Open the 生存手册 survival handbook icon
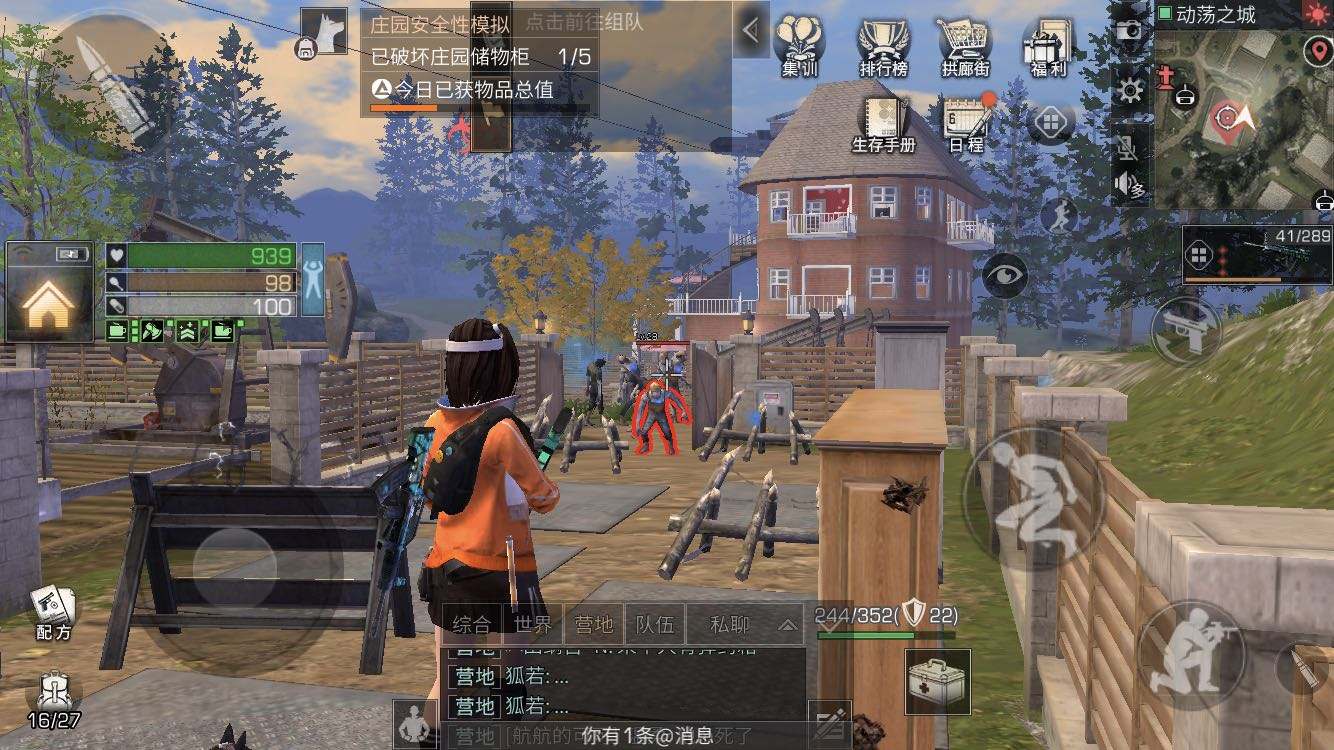1334x750 pixels. coord(882,115)
